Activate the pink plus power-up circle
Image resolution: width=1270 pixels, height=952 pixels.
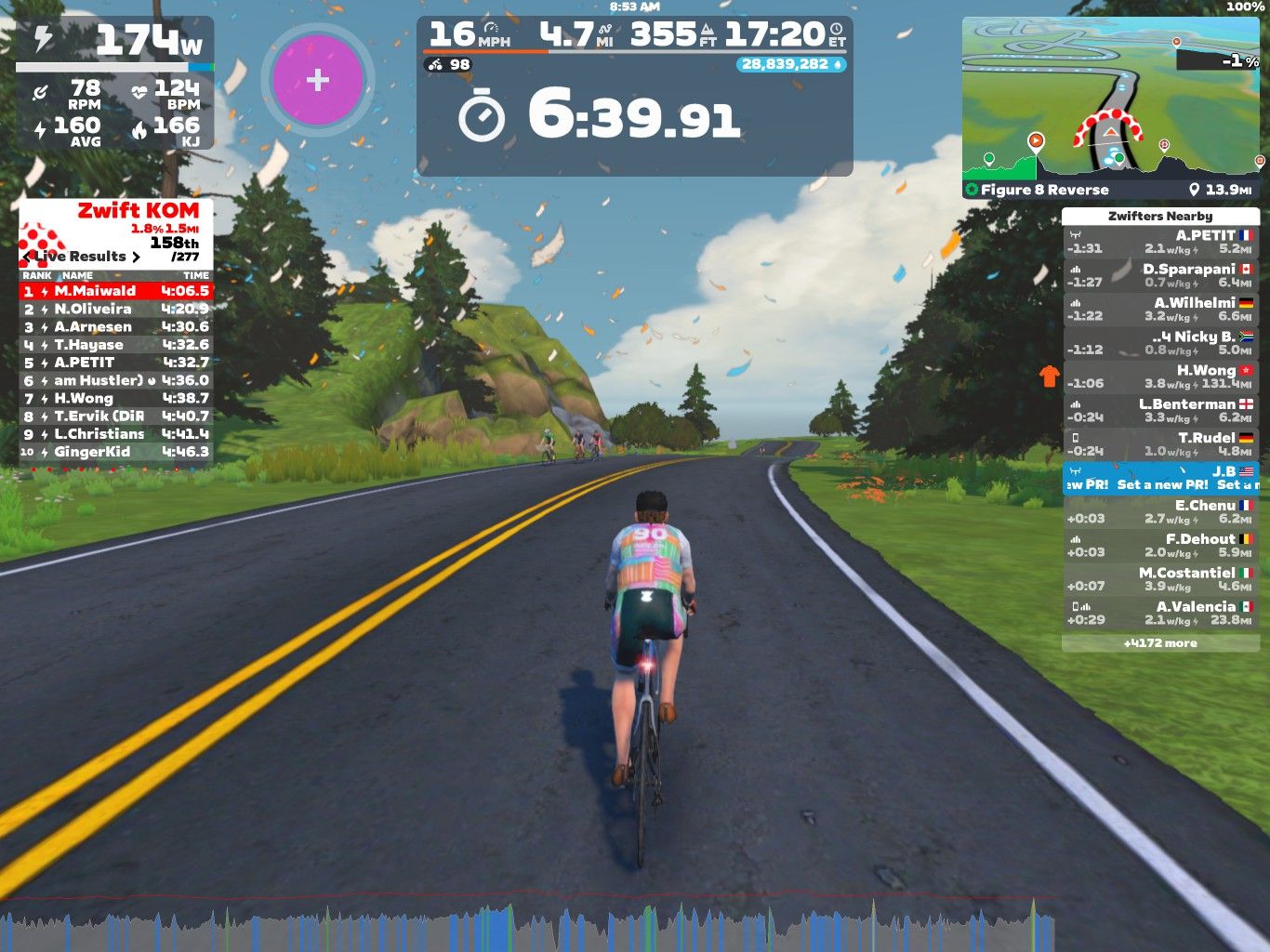click(318, 80)
